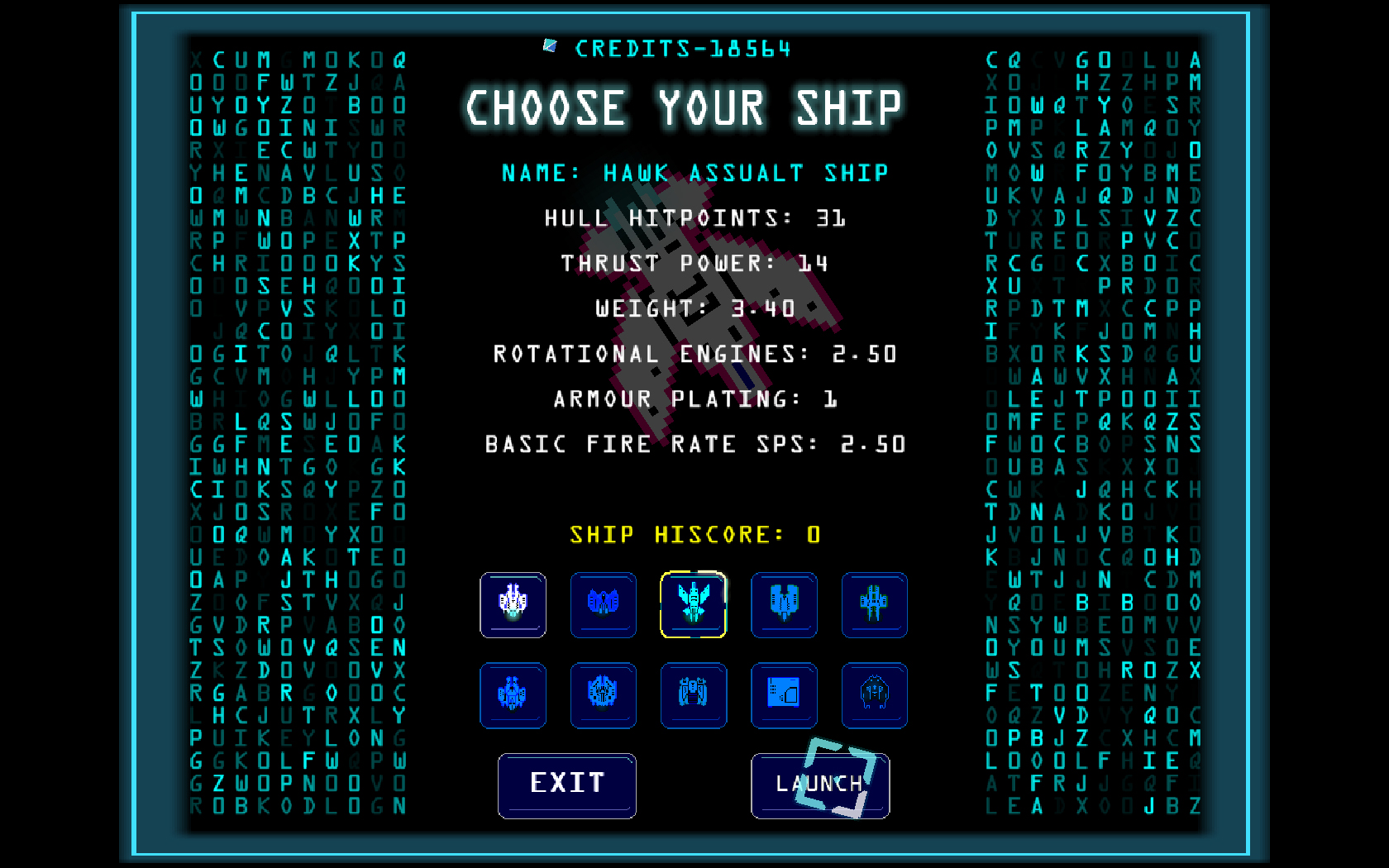Choose the green-trimmed twin-prong ship icon
The height and width of the screenshot is (868, 1389).
coord(784,605)
